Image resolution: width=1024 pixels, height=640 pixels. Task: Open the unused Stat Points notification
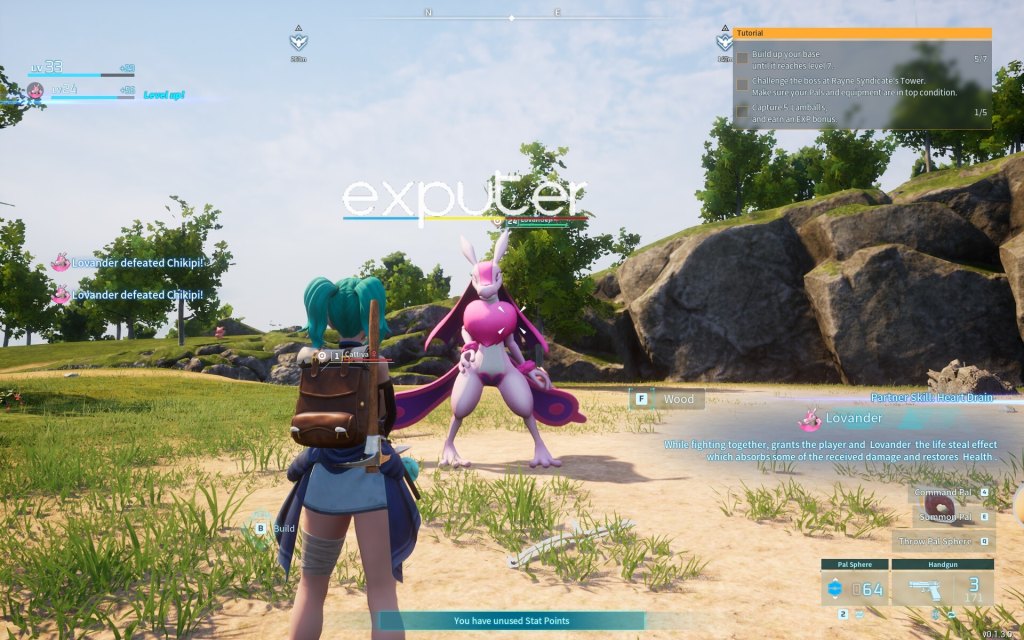tap(511, 621)
